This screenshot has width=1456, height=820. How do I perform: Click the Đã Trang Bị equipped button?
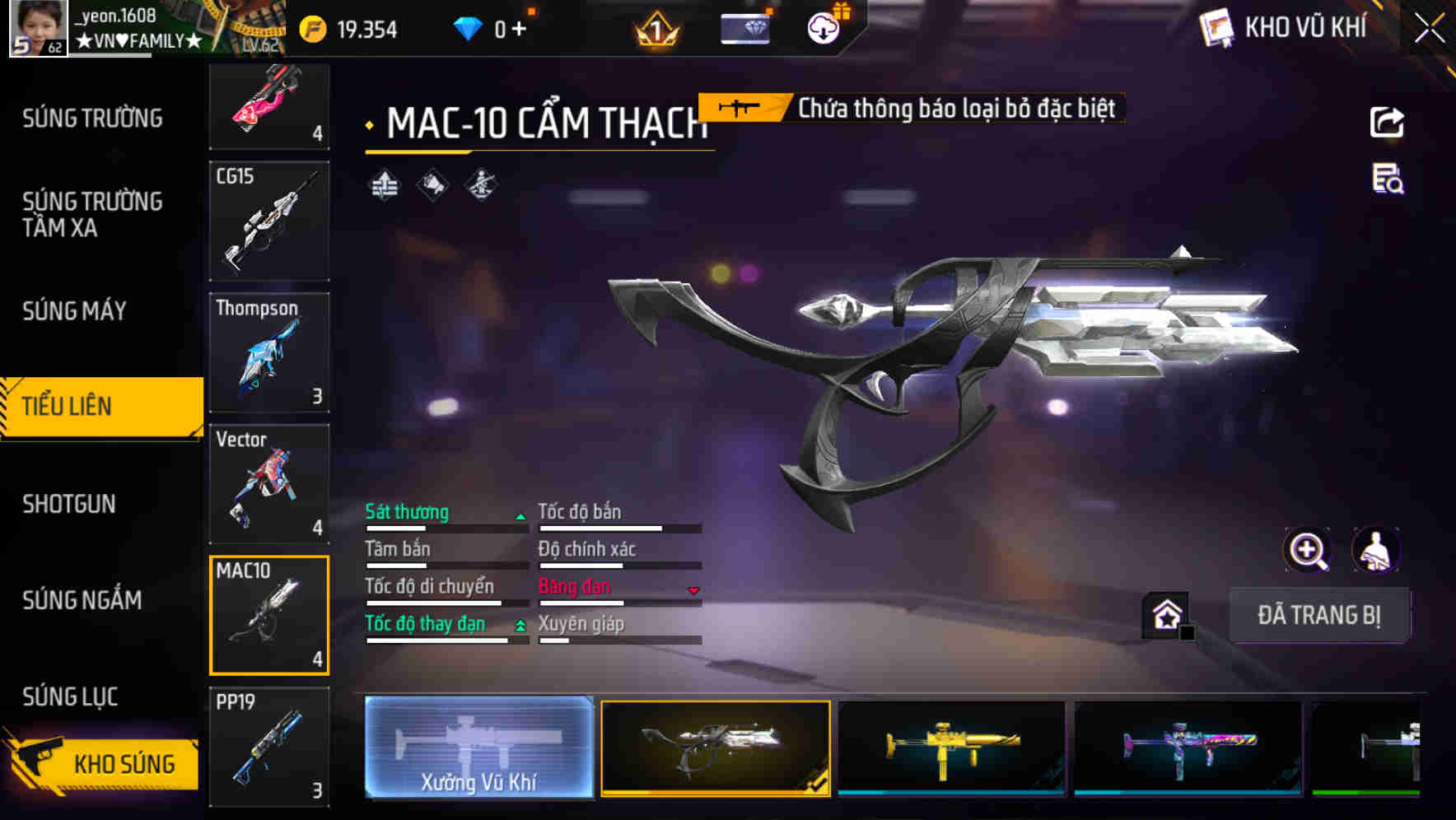1318,615
